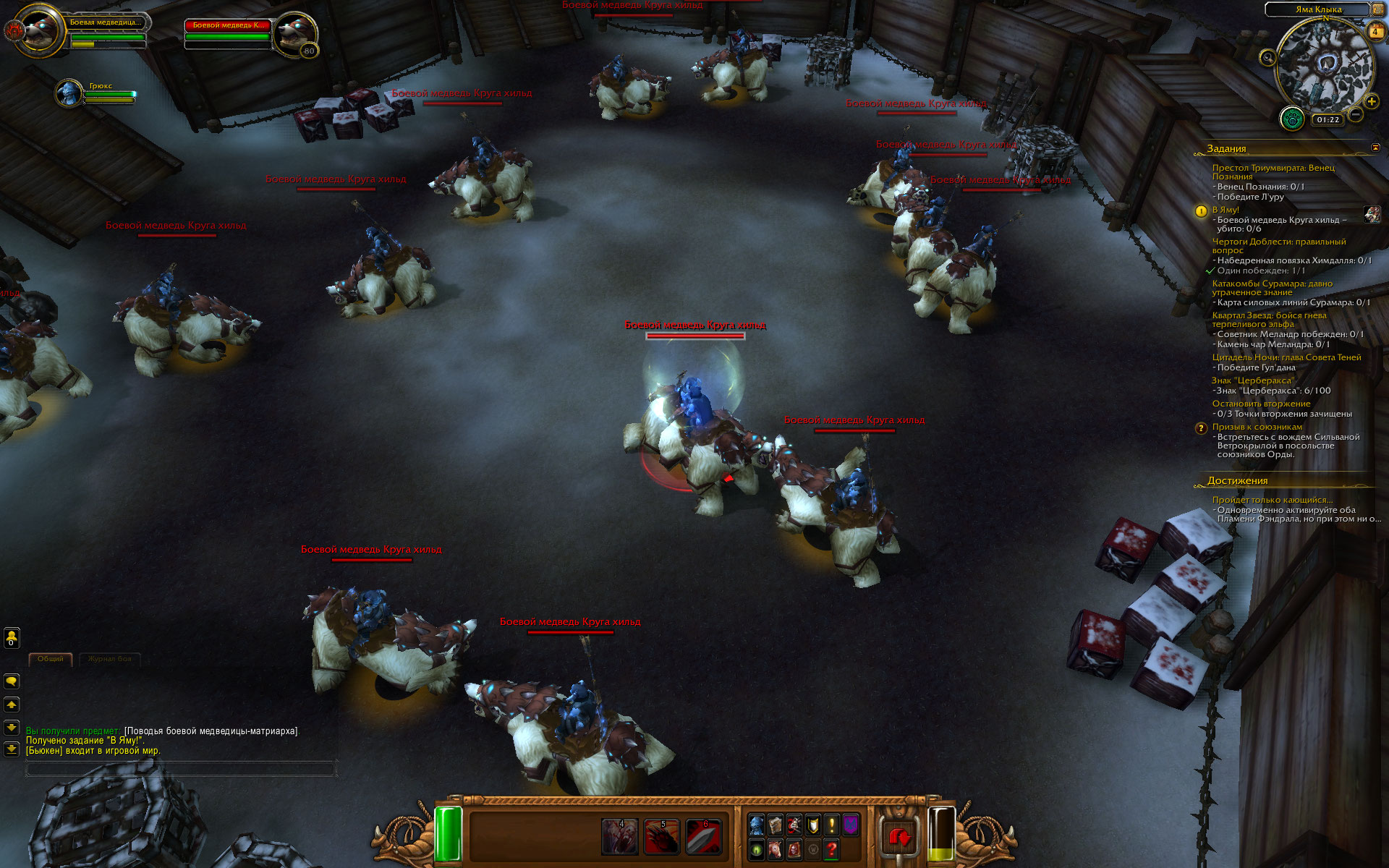
Task: Select the Общий chat tab
Action: coord(51,659)
